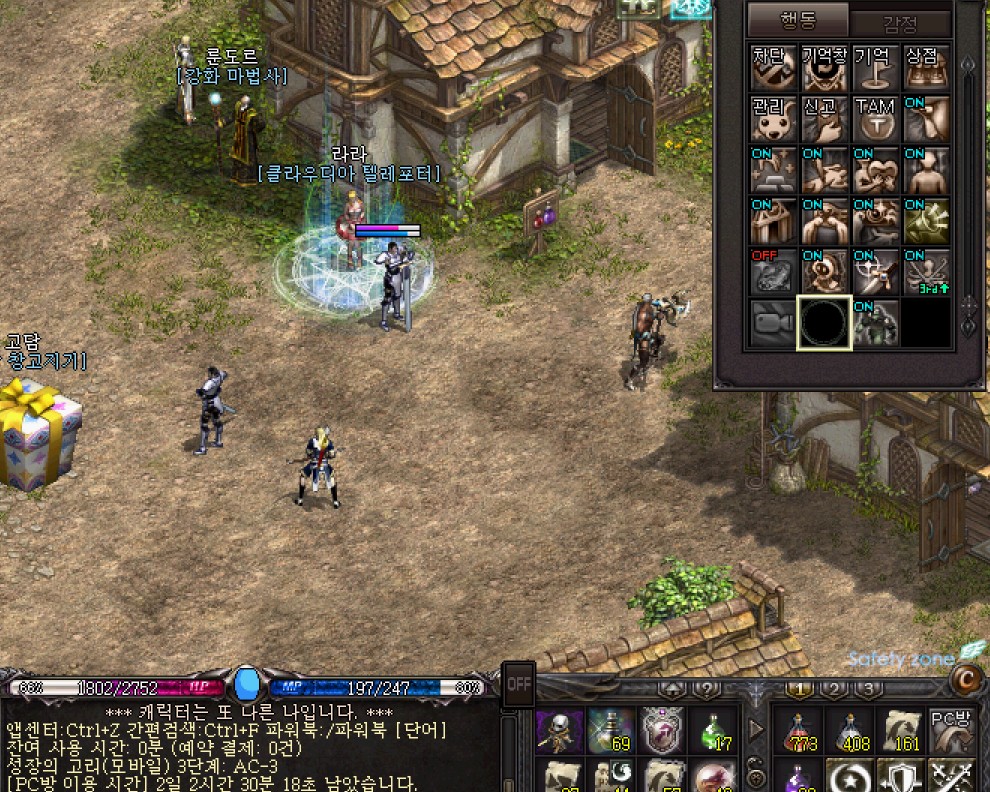Switch to hotbar page 2
990x792 pixels.
[x=834, y=689]
